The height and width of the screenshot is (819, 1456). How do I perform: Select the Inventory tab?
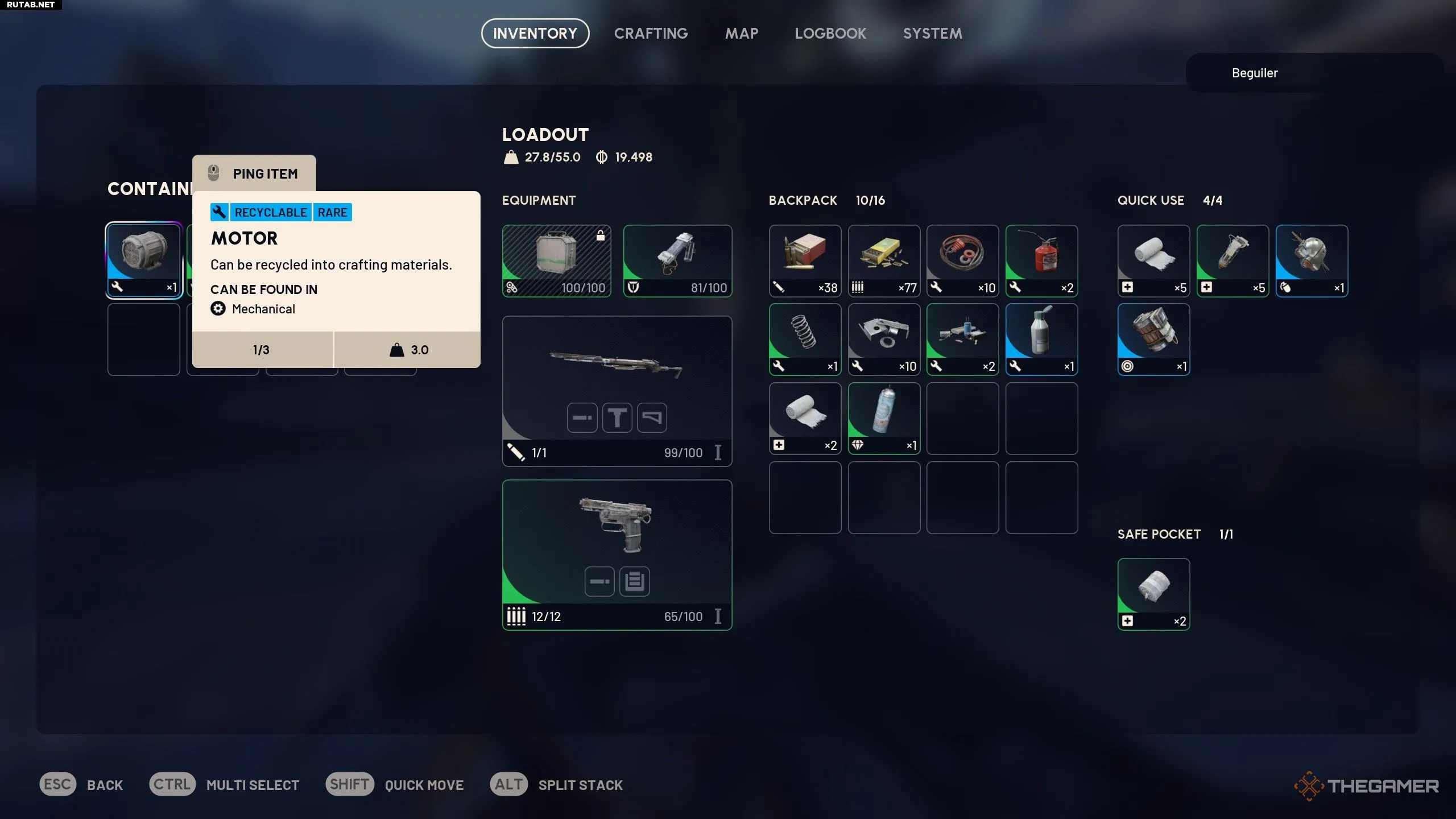tap(535, 34)
